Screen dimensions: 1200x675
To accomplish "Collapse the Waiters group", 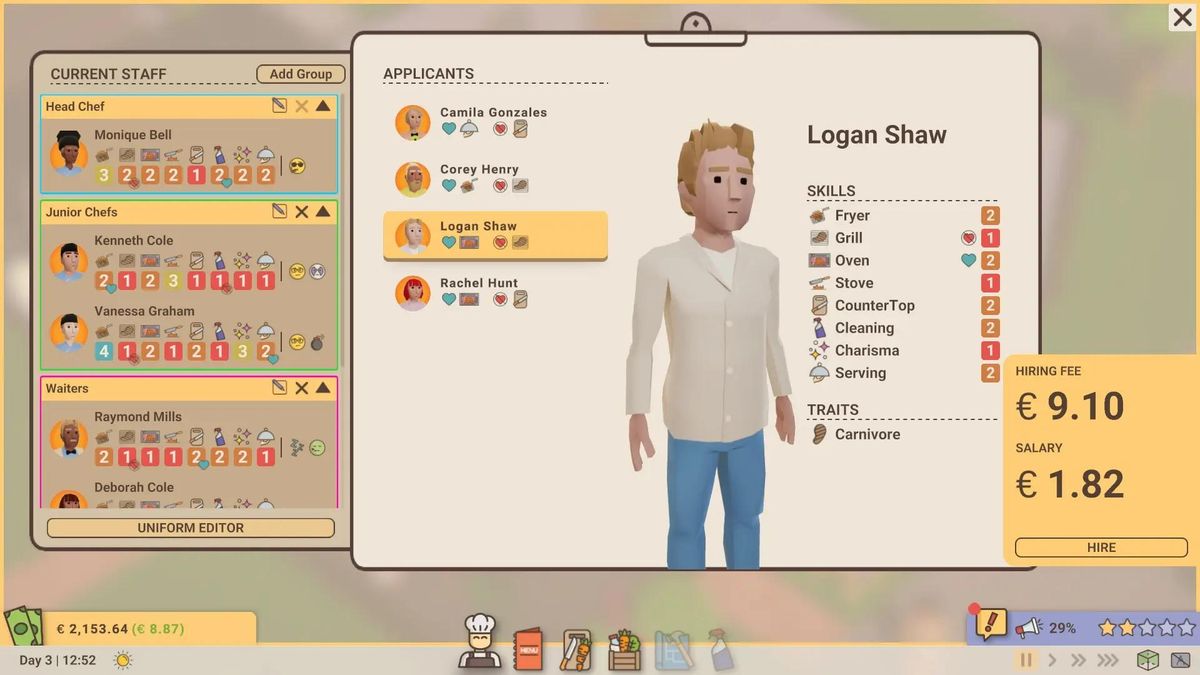I will coord(323,388).
